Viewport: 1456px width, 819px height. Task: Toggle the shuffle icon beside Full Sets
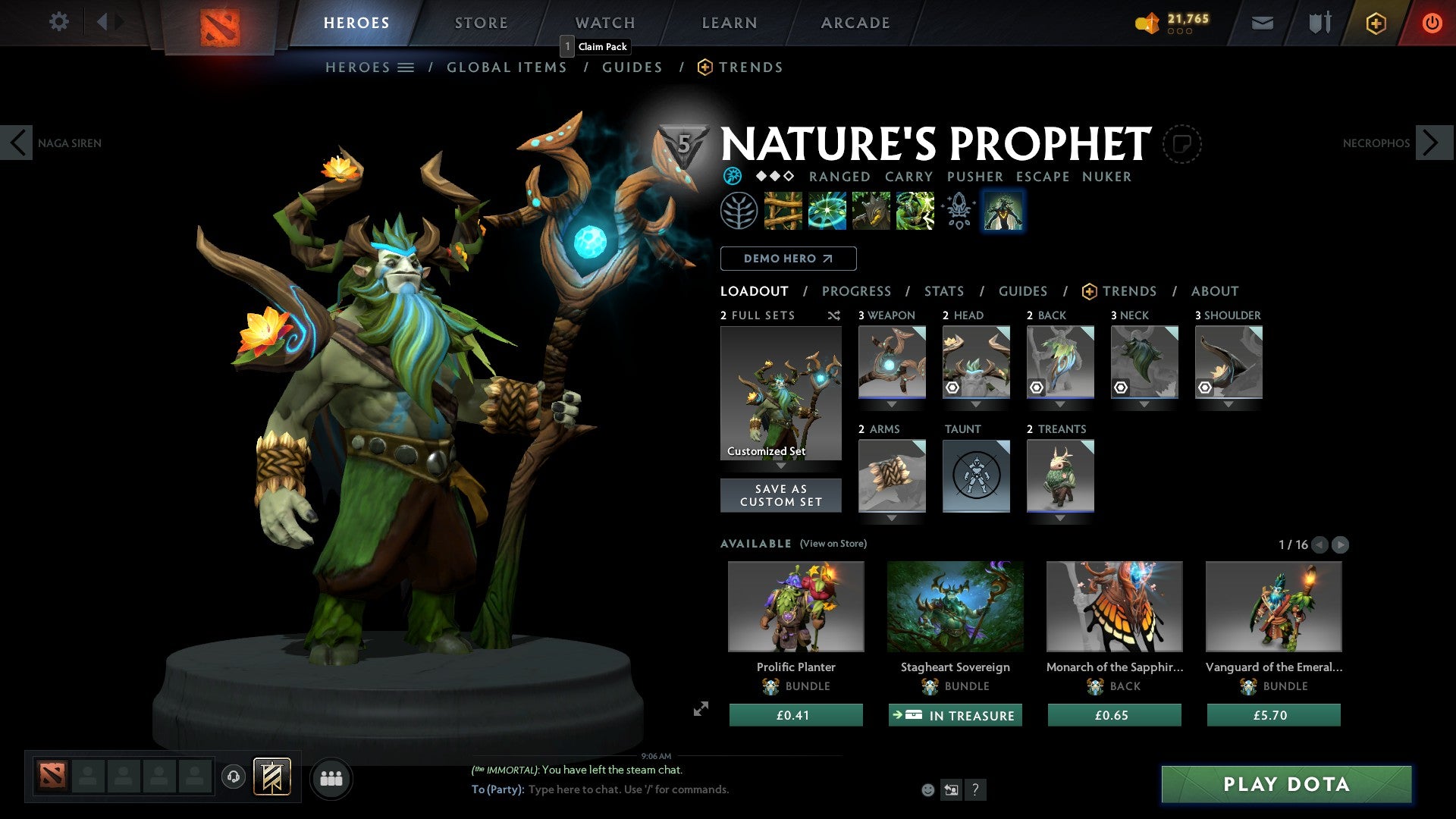(x=834, y=315)
